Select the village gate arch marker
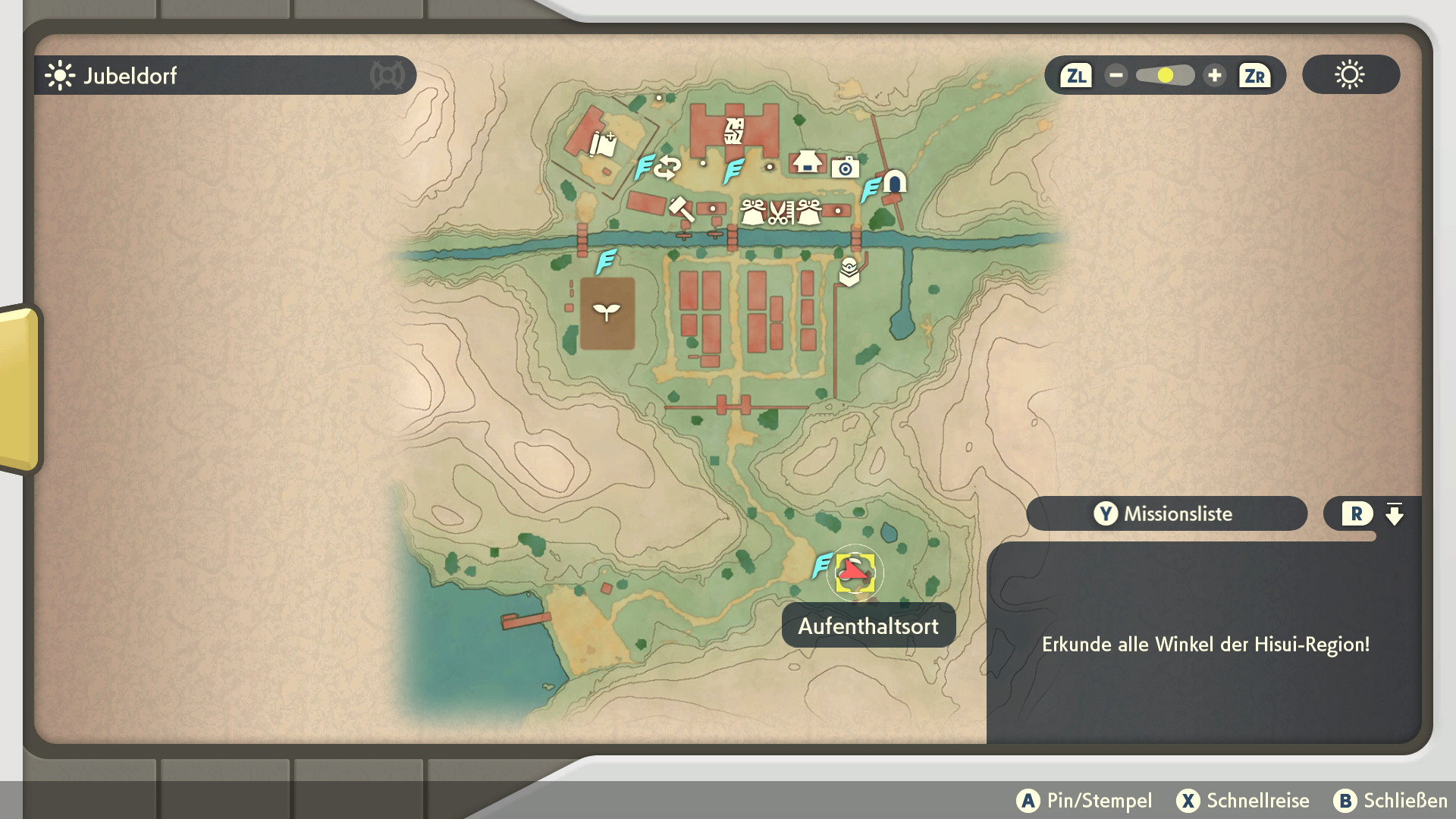This screenshot has width=1456, height=819. [x=895, y=182]
